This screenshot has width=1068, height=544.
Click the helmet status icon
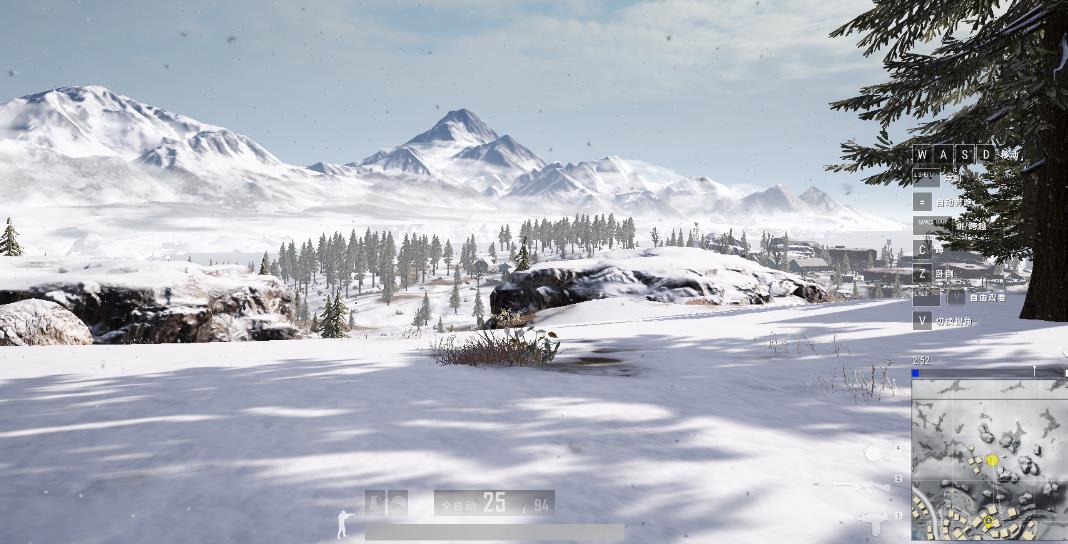[x=398, y=503]
